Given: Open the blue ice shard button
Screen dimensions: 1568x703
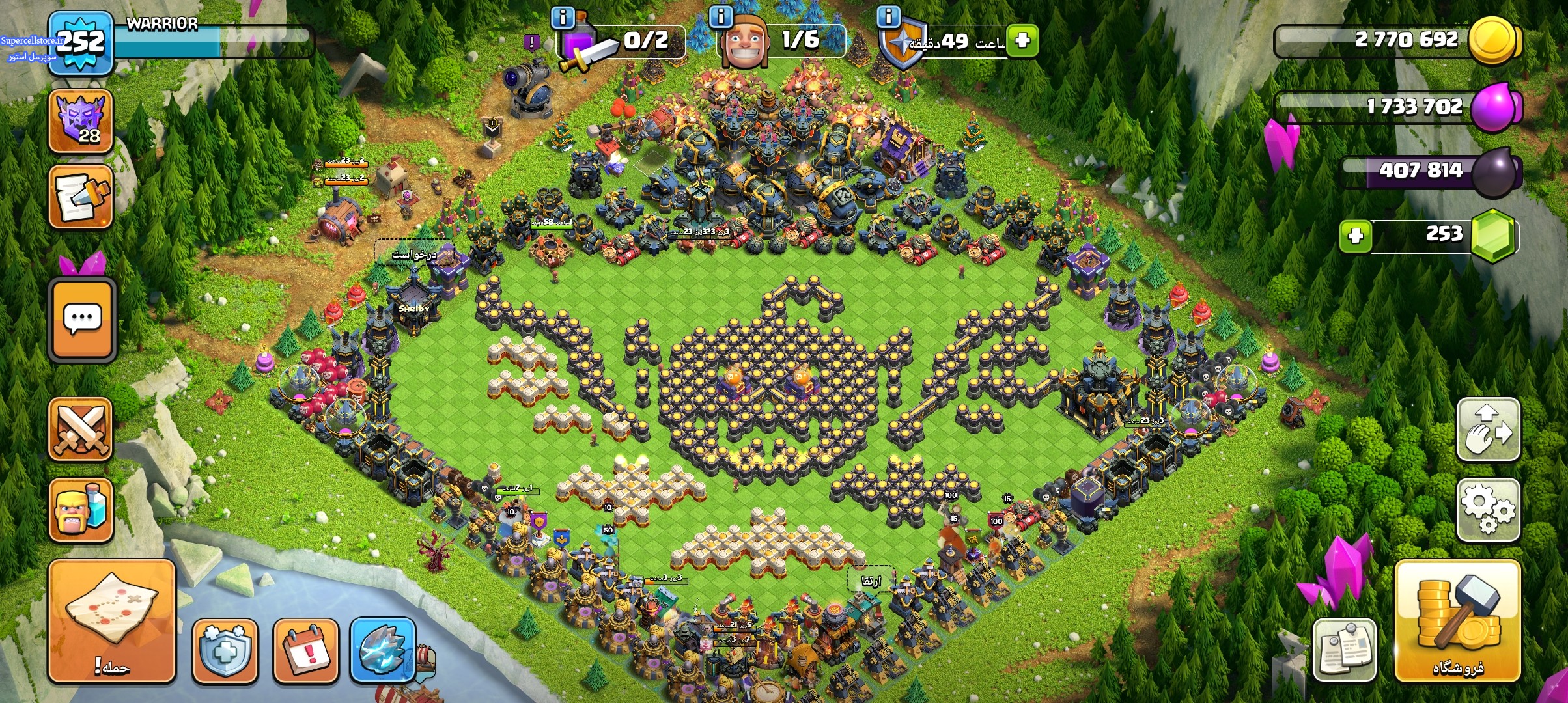Looking at the screenshot, I should 383,649.
